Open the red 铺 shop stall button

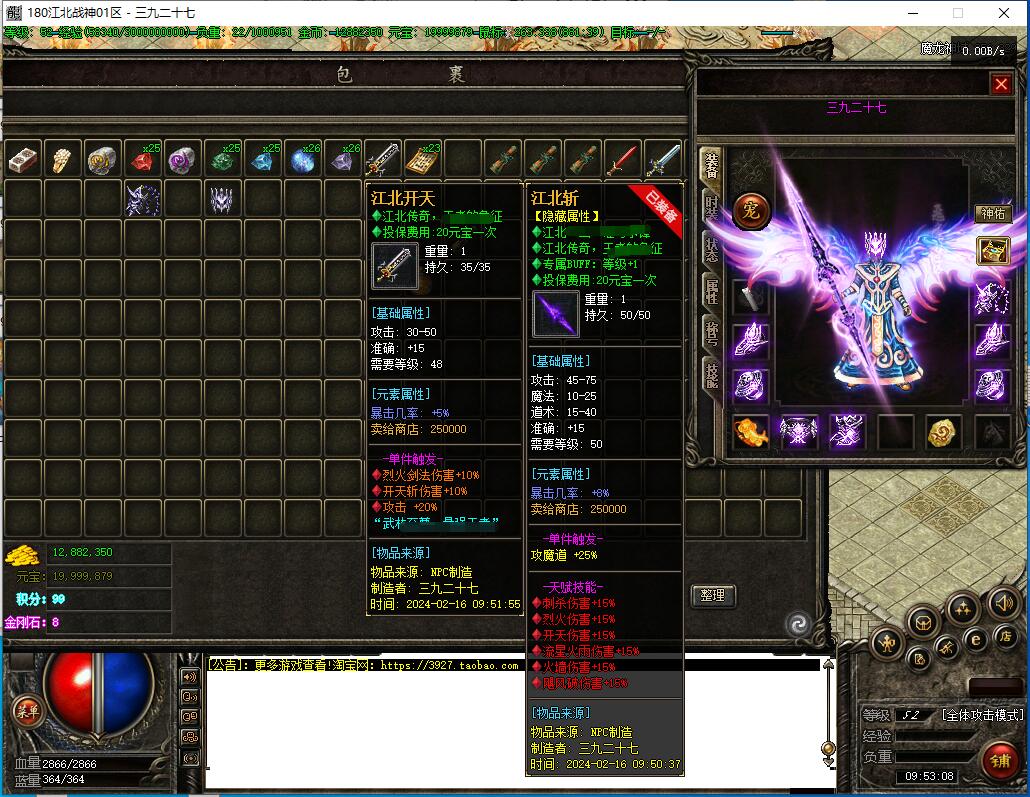click(x=1000, y=761)
